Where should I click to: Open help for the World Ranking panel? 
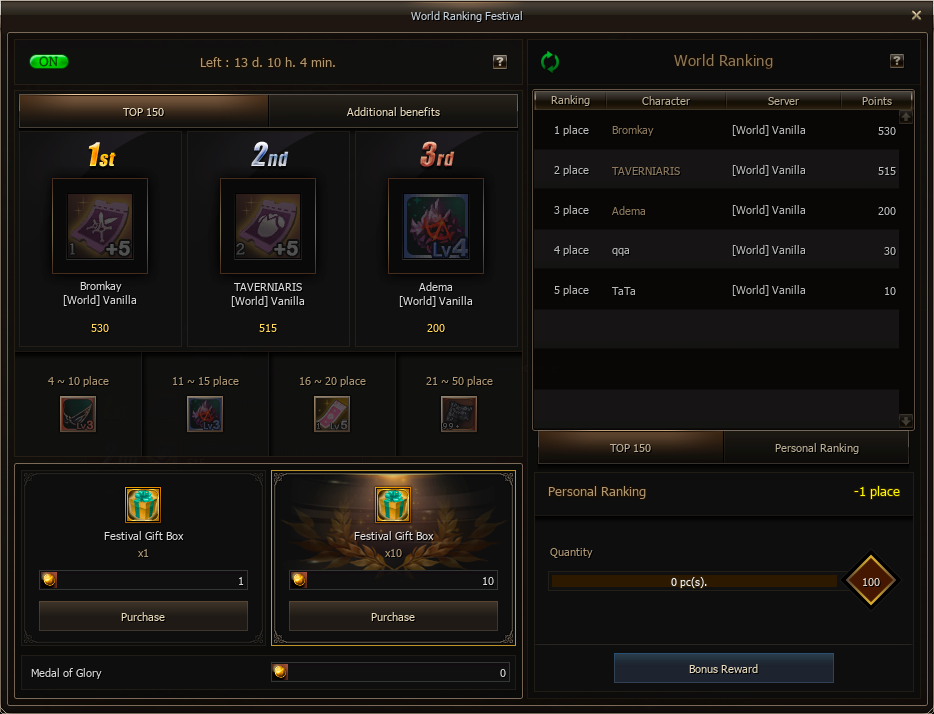(897, 61)
